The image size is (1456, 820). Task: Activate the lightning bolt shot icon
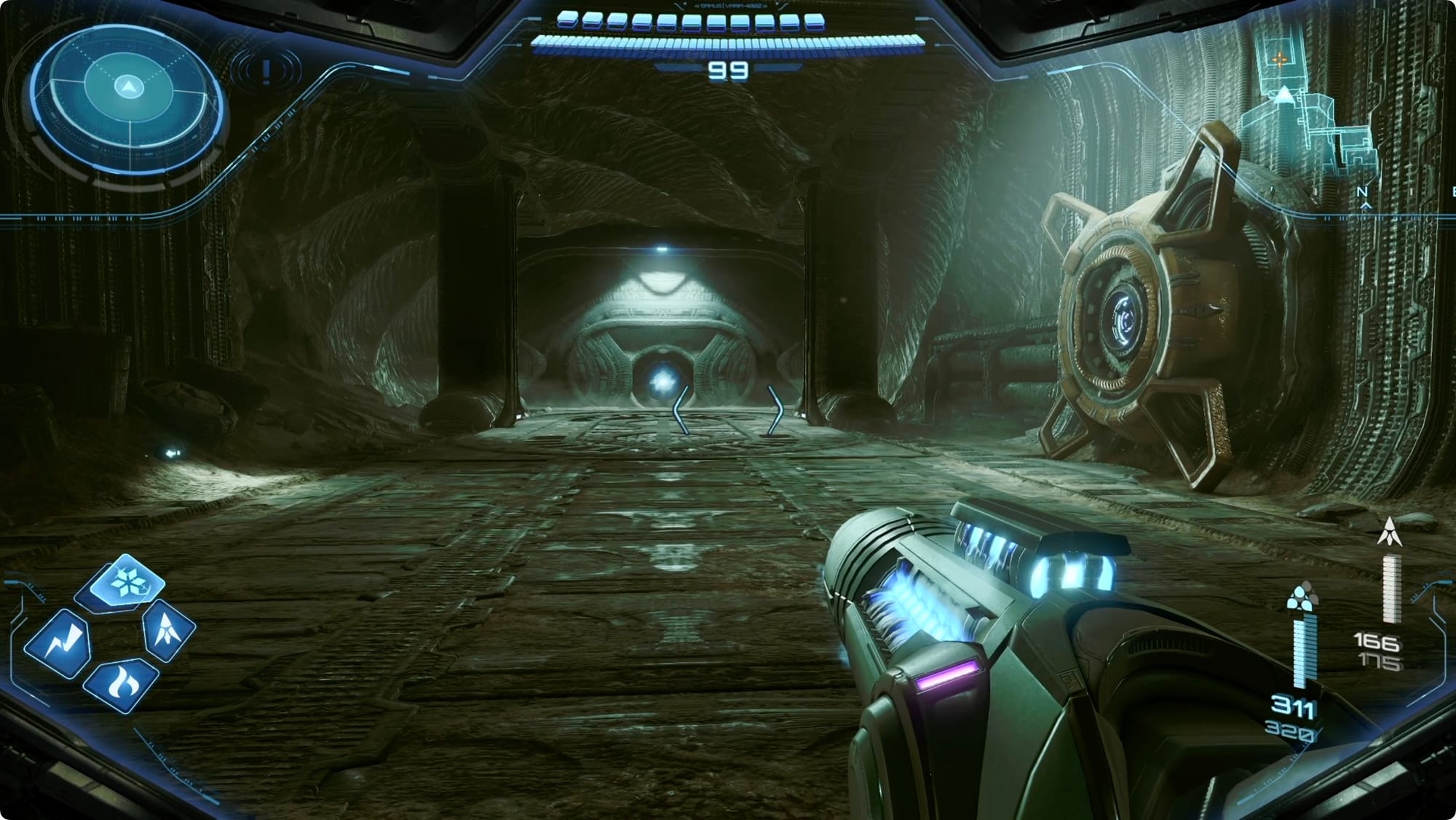[58, 644]
